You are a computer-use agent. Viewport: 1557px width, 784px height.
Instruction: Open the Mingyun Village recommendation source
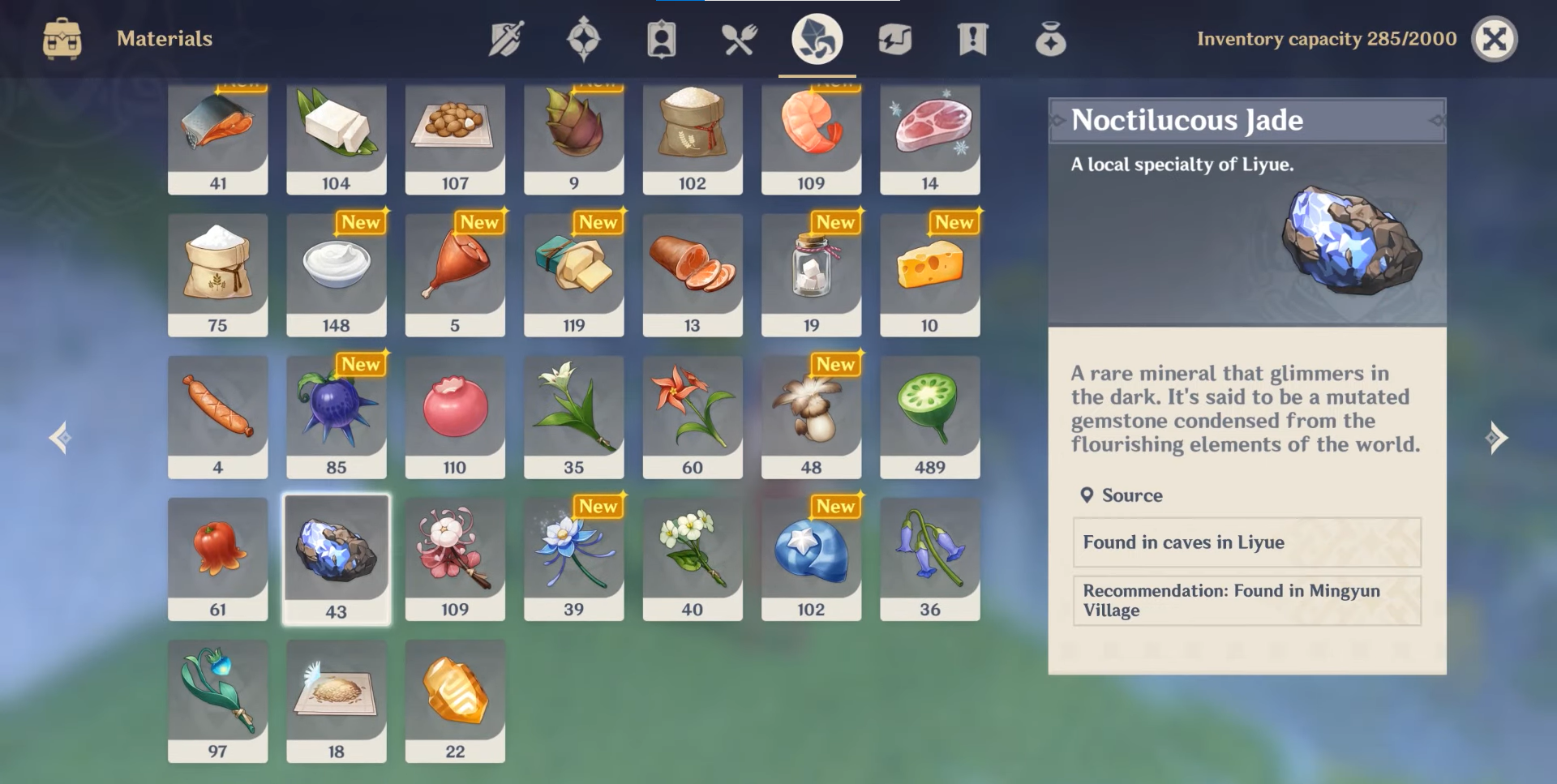(1246, 600)
